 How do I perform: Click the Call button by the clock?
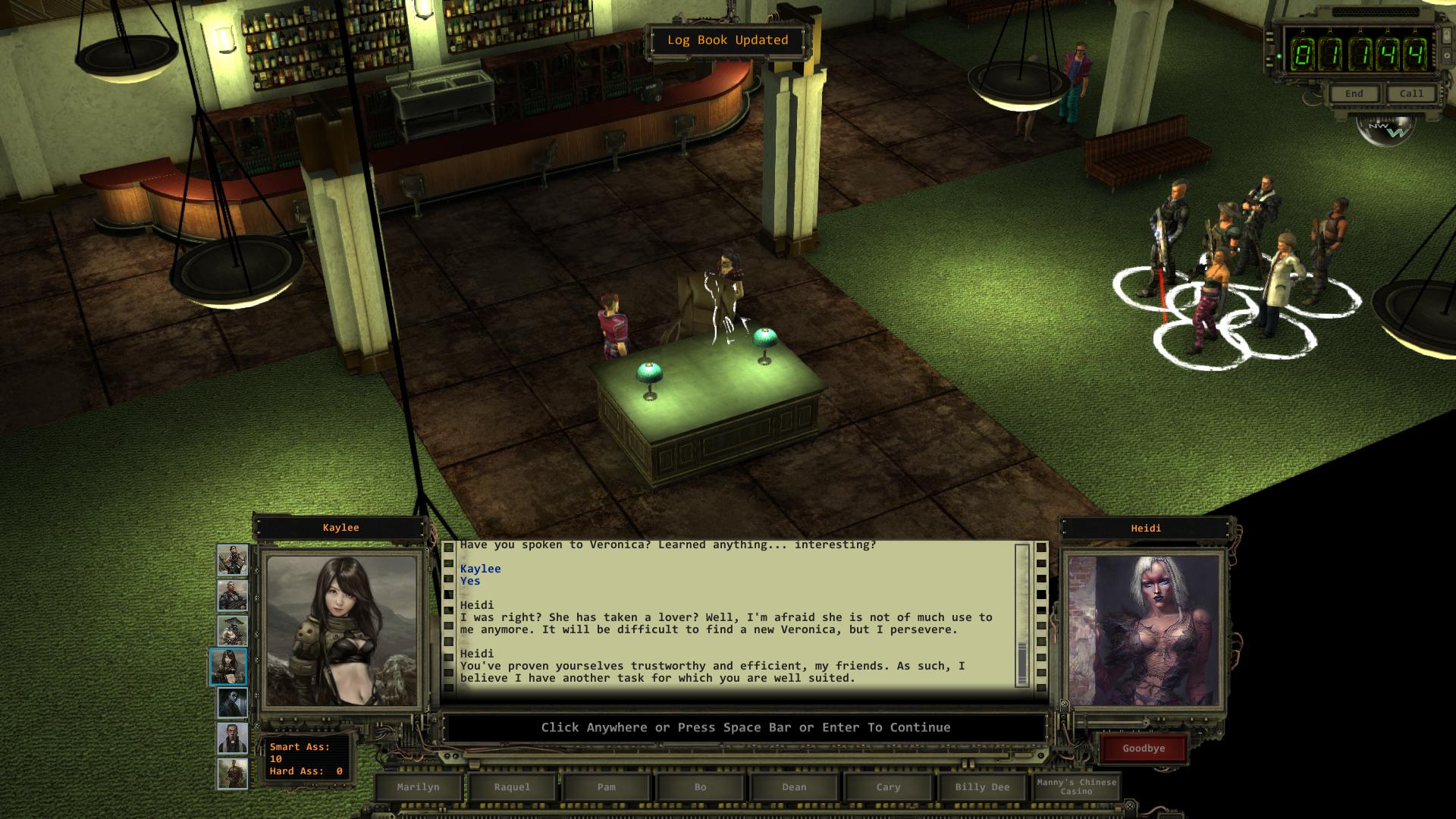click(x=1411, y=94)
